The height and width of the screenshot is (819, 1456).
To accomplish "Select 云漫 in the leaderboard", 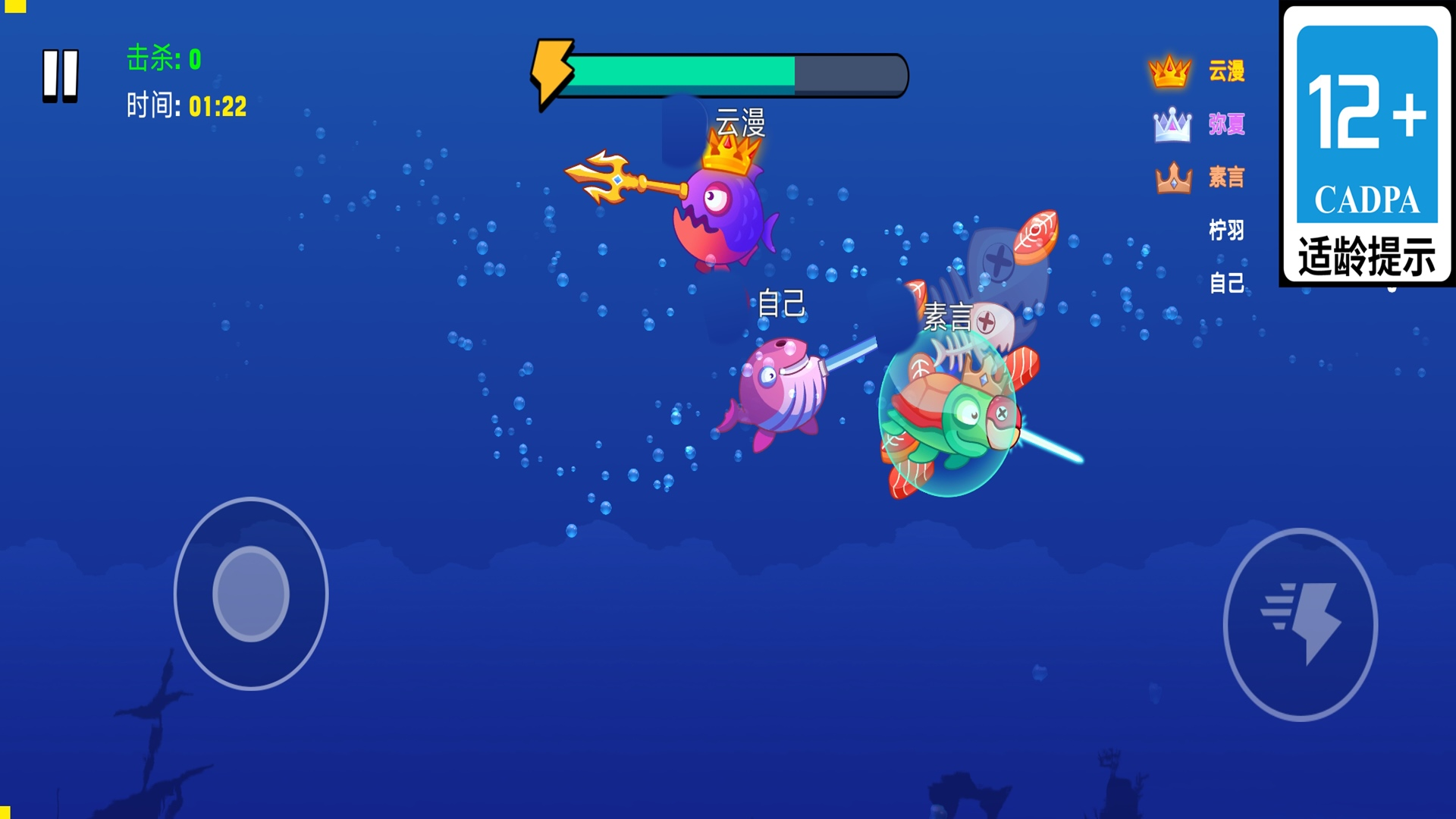I will [x=1226, y=71].
